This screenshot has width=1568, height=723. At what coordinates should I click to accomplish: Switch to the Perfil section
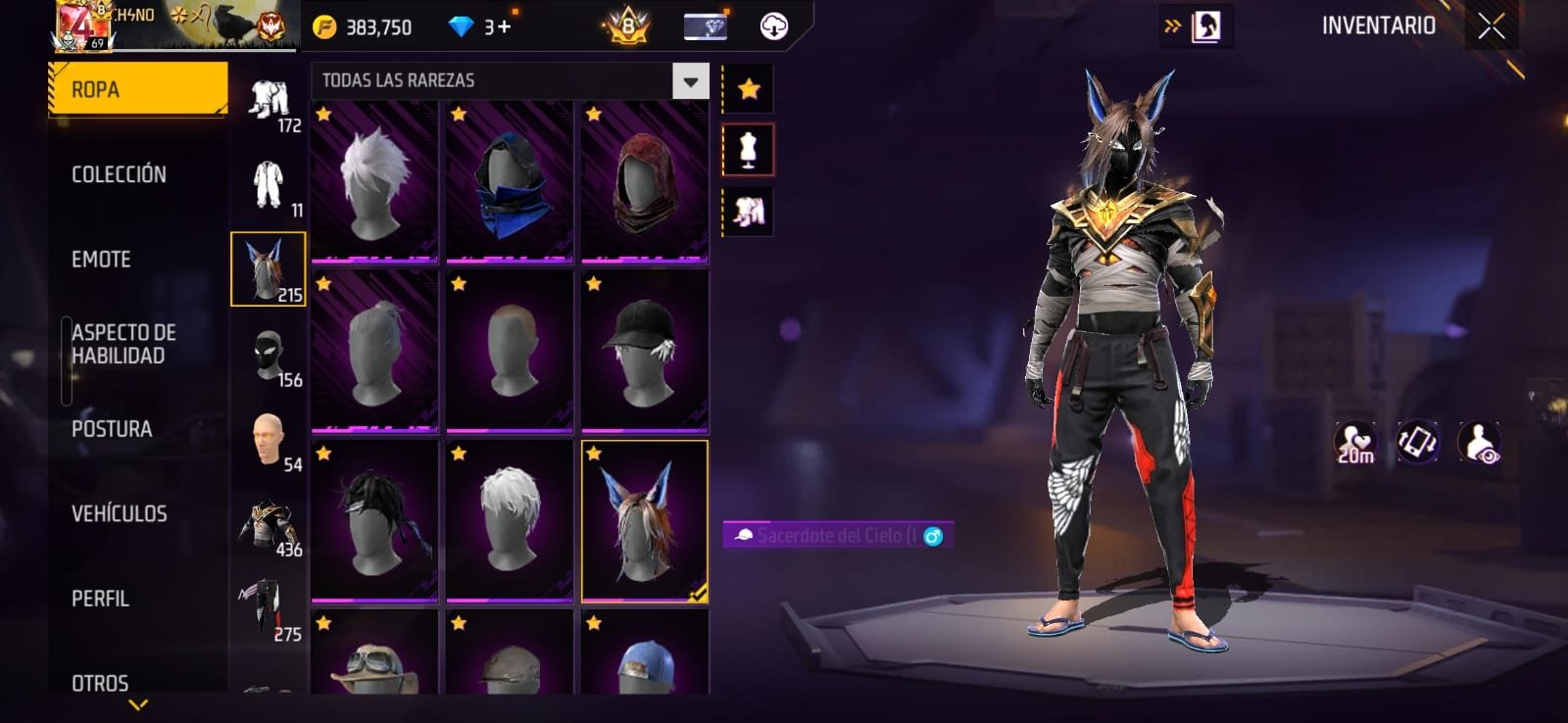[x=100, y=599]
